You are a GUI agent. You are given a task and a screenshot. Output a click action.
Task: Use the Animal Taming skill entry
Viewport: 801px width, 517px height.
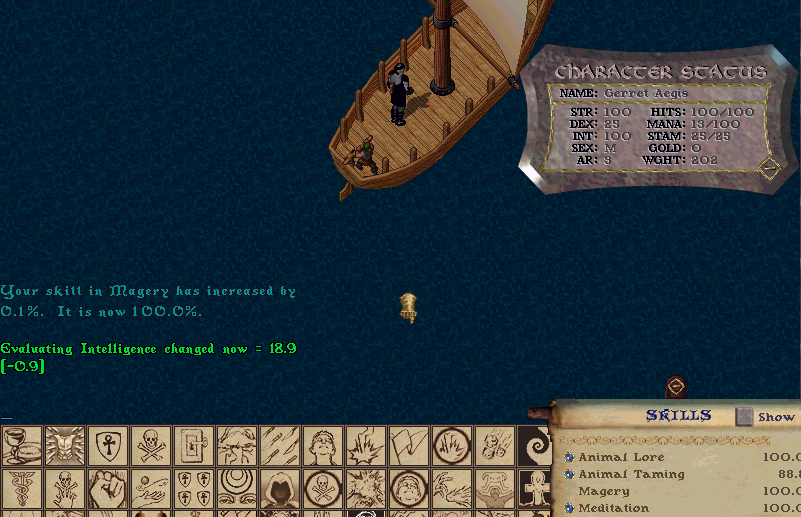pyautogui.click(x=631, y=474)
